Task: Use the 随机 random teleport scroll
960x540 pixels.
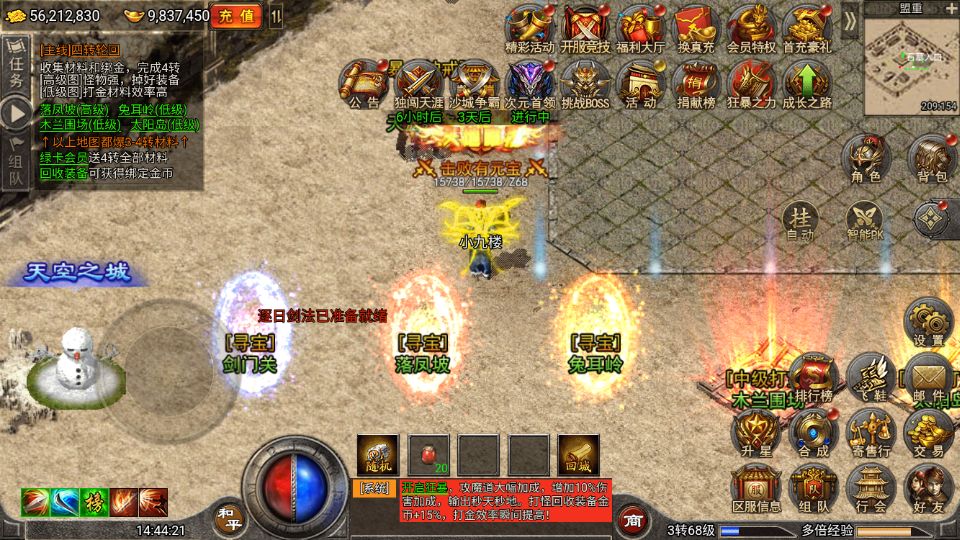Action: [x=378, y=454]
